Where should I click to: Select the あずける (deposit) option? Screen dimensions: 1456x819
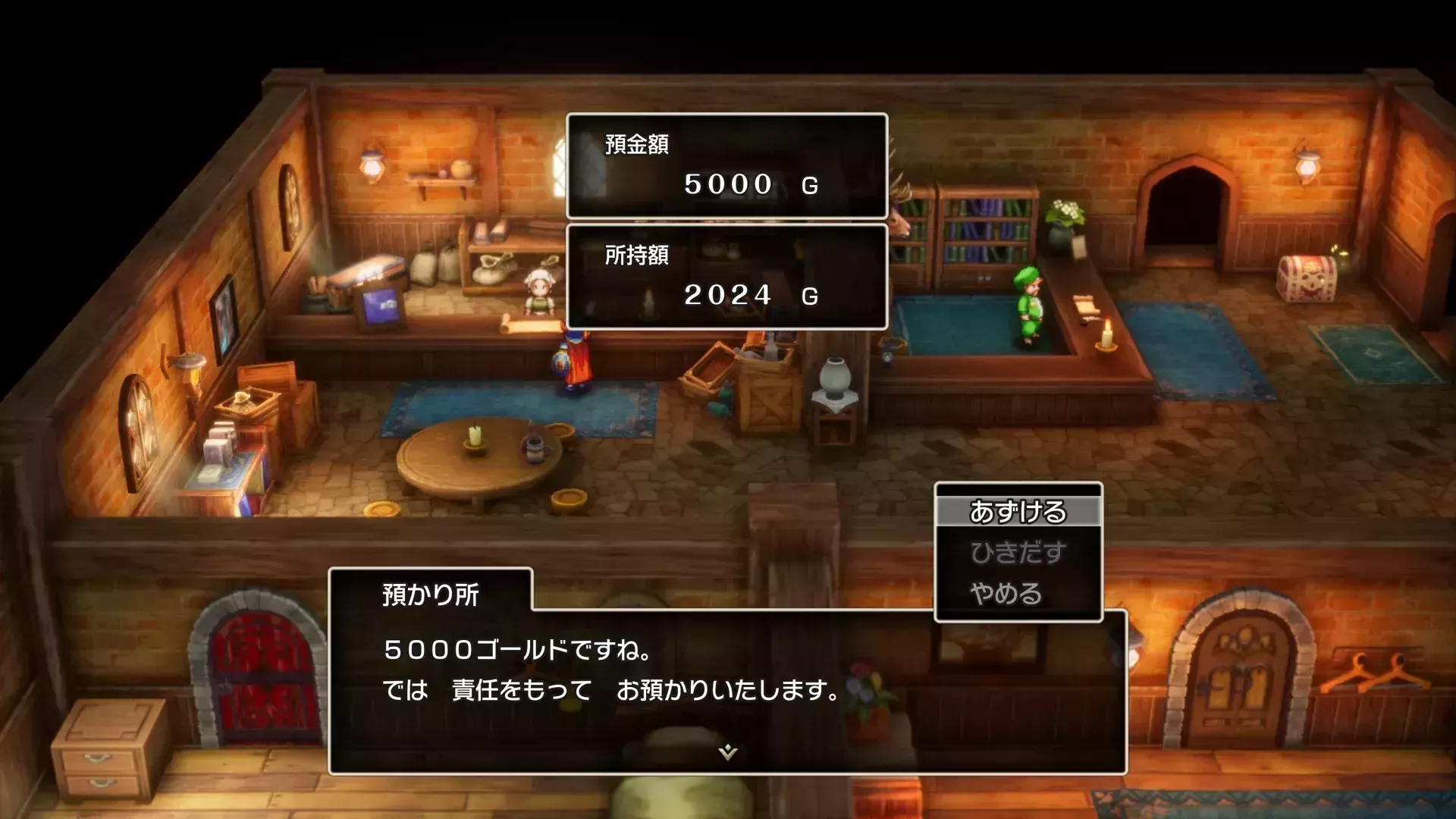pos(1019,513)
